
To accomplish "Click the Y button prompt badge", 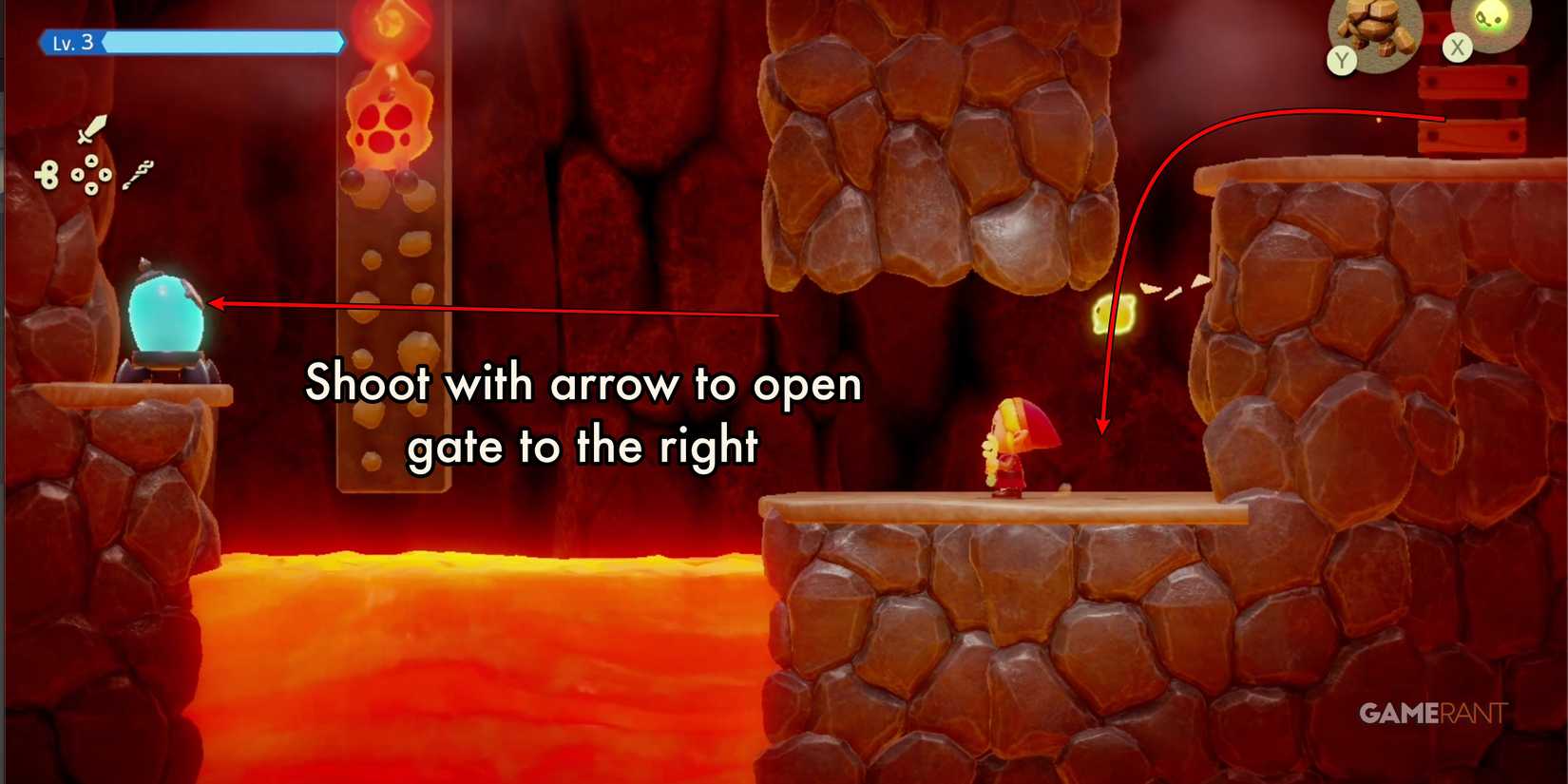I will coord(1341,59).
